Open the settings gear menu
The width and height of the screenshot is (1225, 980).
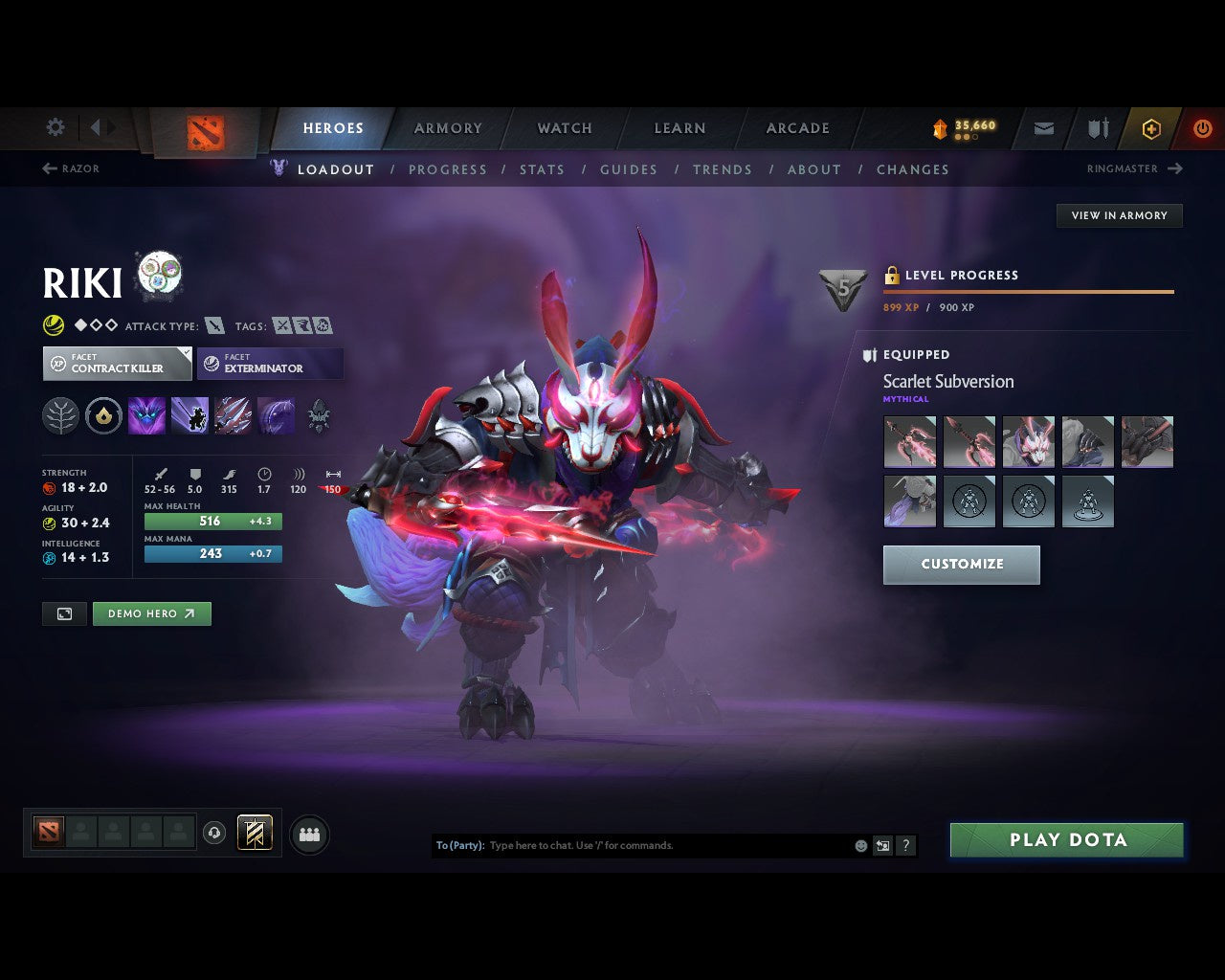tap(55, 127)
